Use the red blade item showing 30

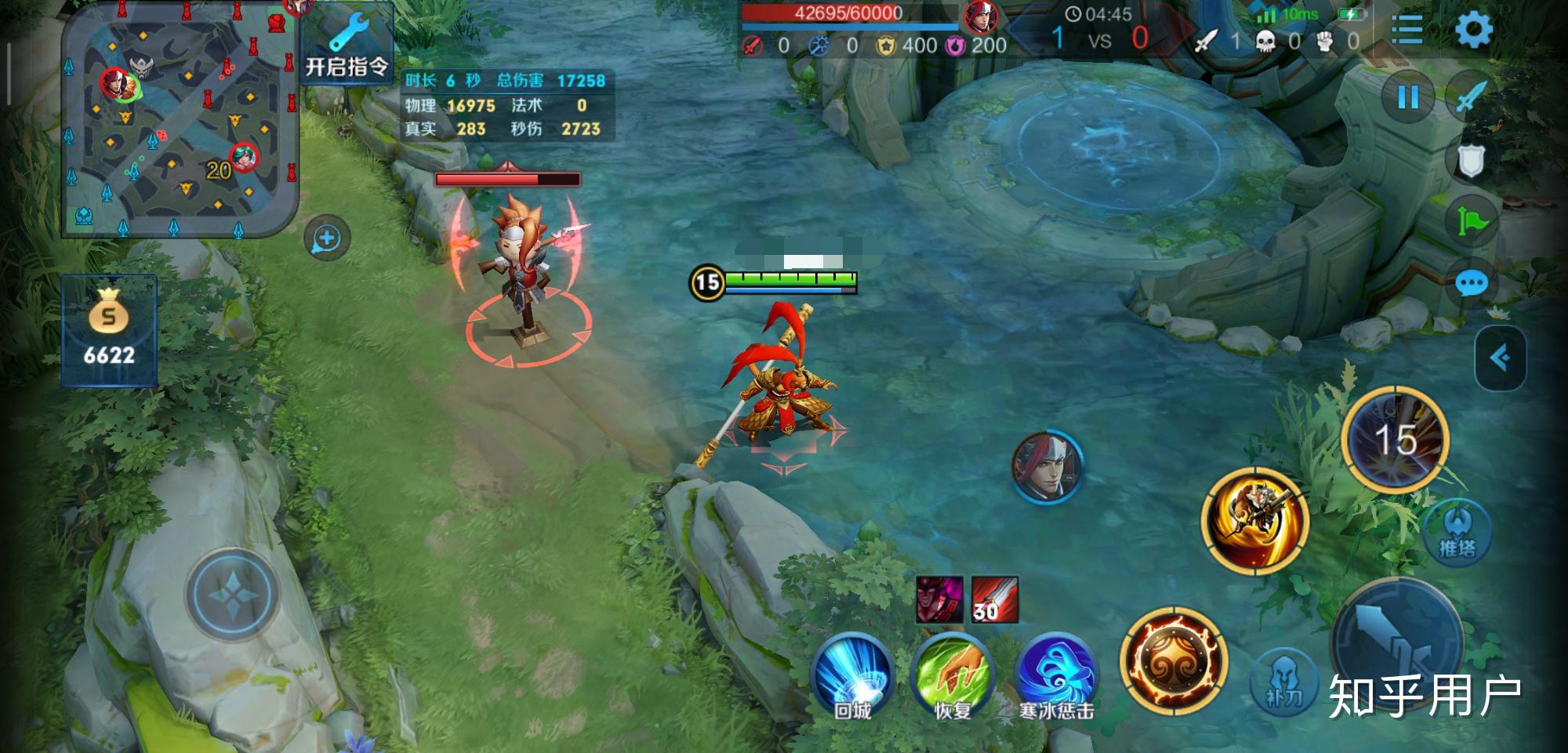point(994,599)
